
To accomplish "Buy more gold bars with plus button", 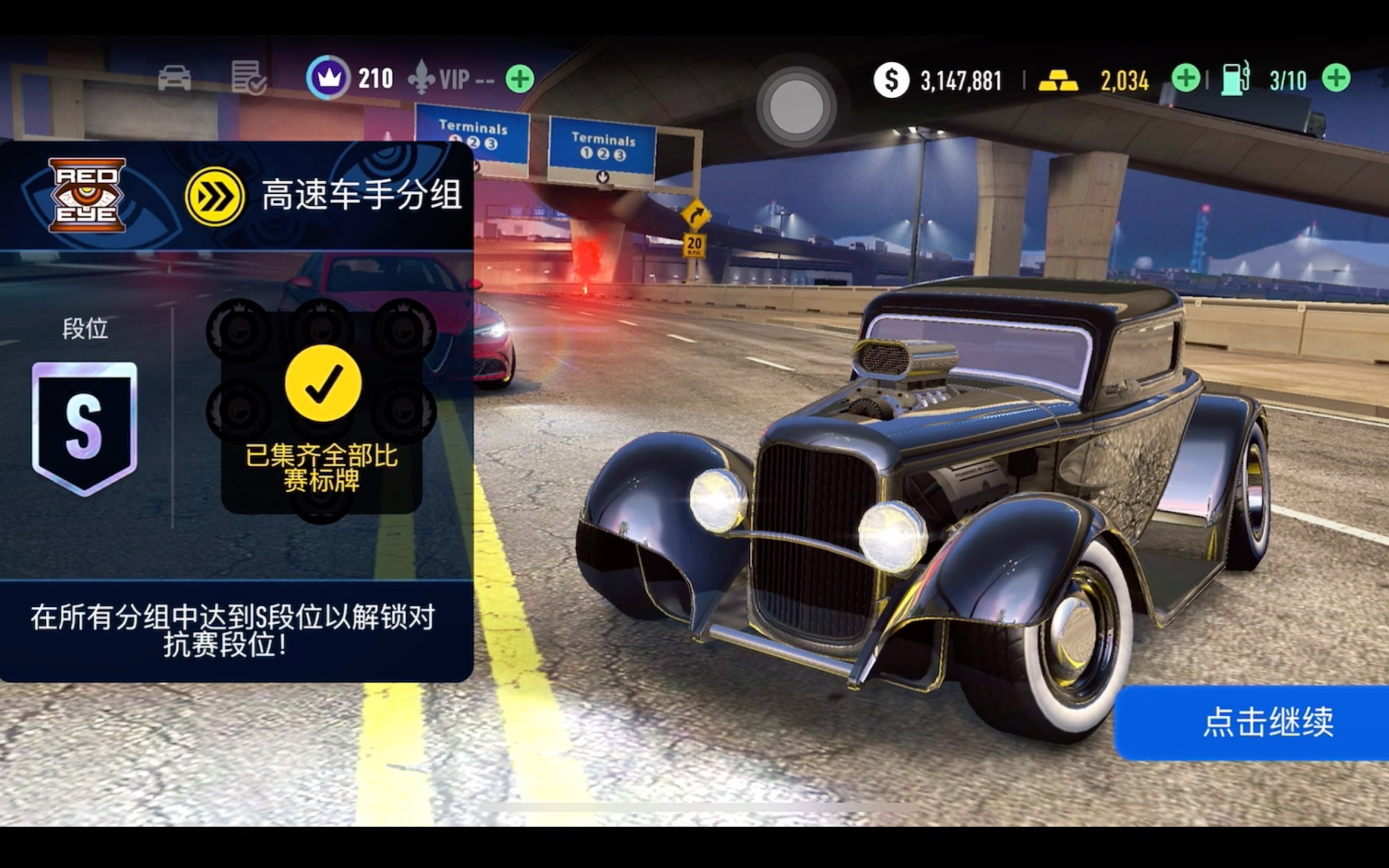I will click(x=1185, y=78).
